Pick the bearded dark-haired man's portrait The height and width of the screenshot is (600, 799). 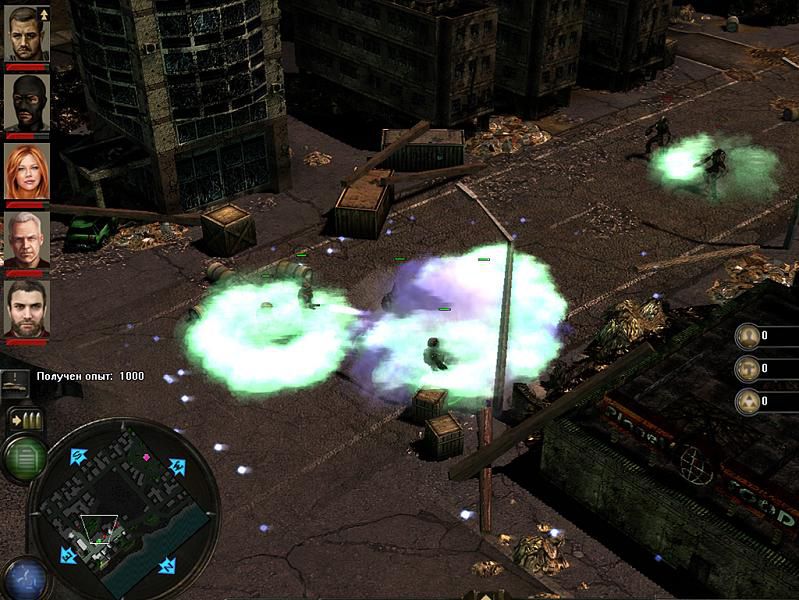(x=27, y=308)
